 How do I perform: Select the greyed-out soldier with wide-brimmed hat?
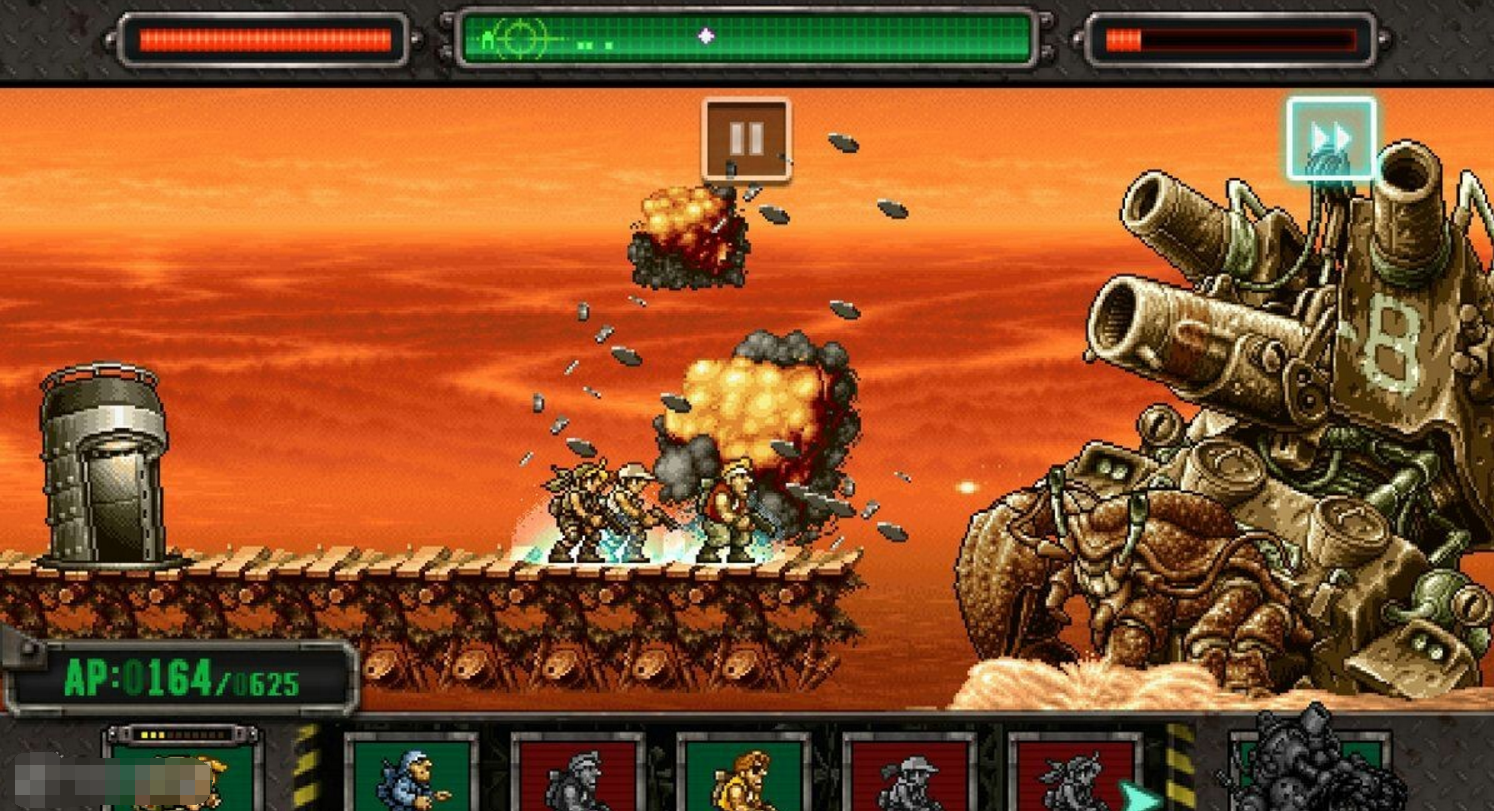click(x=909, y=774)
